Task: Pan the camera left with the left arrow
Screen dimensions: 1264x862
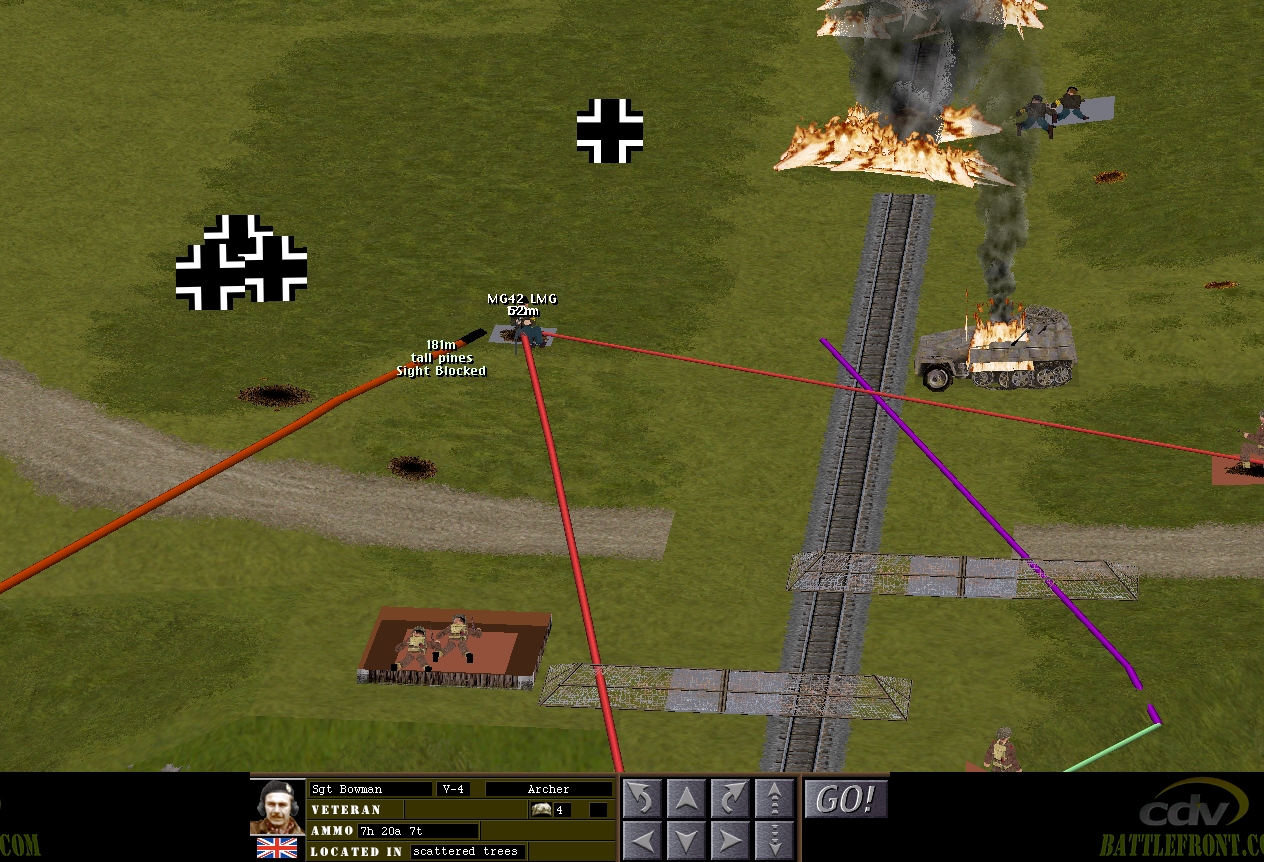Action: click(643, 839)
